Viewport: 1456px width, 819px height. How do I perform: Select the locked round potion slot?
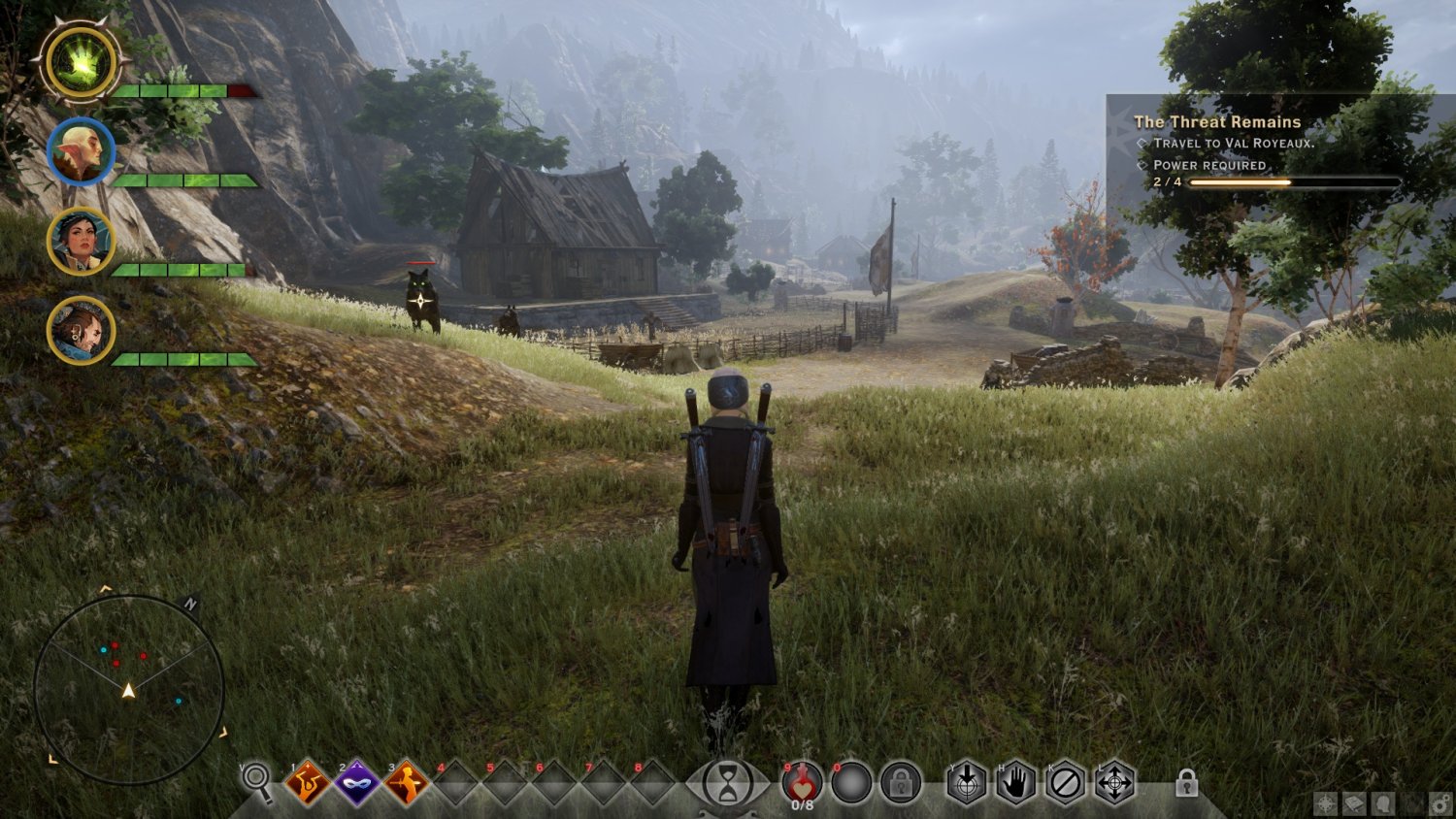pos(900,782)
